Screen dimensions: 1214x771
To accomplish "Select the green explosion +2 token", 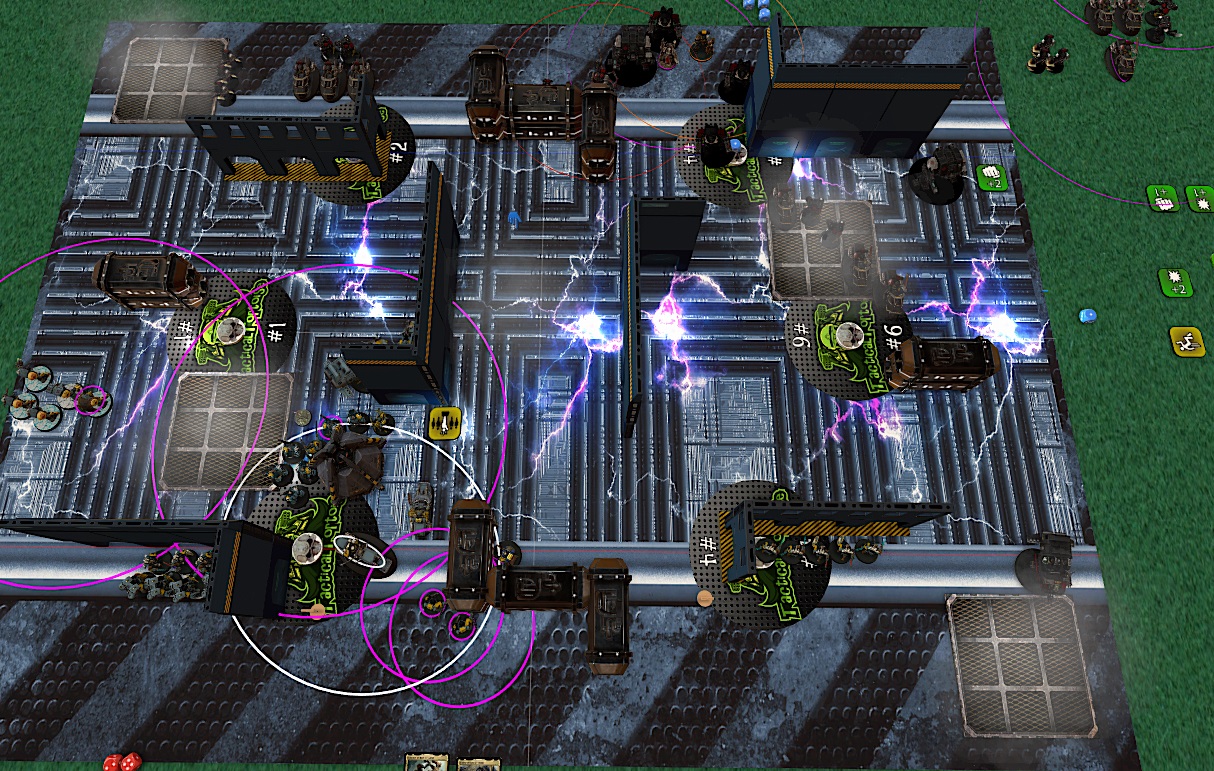I will pyautogui.click(x=1175, y=281).
